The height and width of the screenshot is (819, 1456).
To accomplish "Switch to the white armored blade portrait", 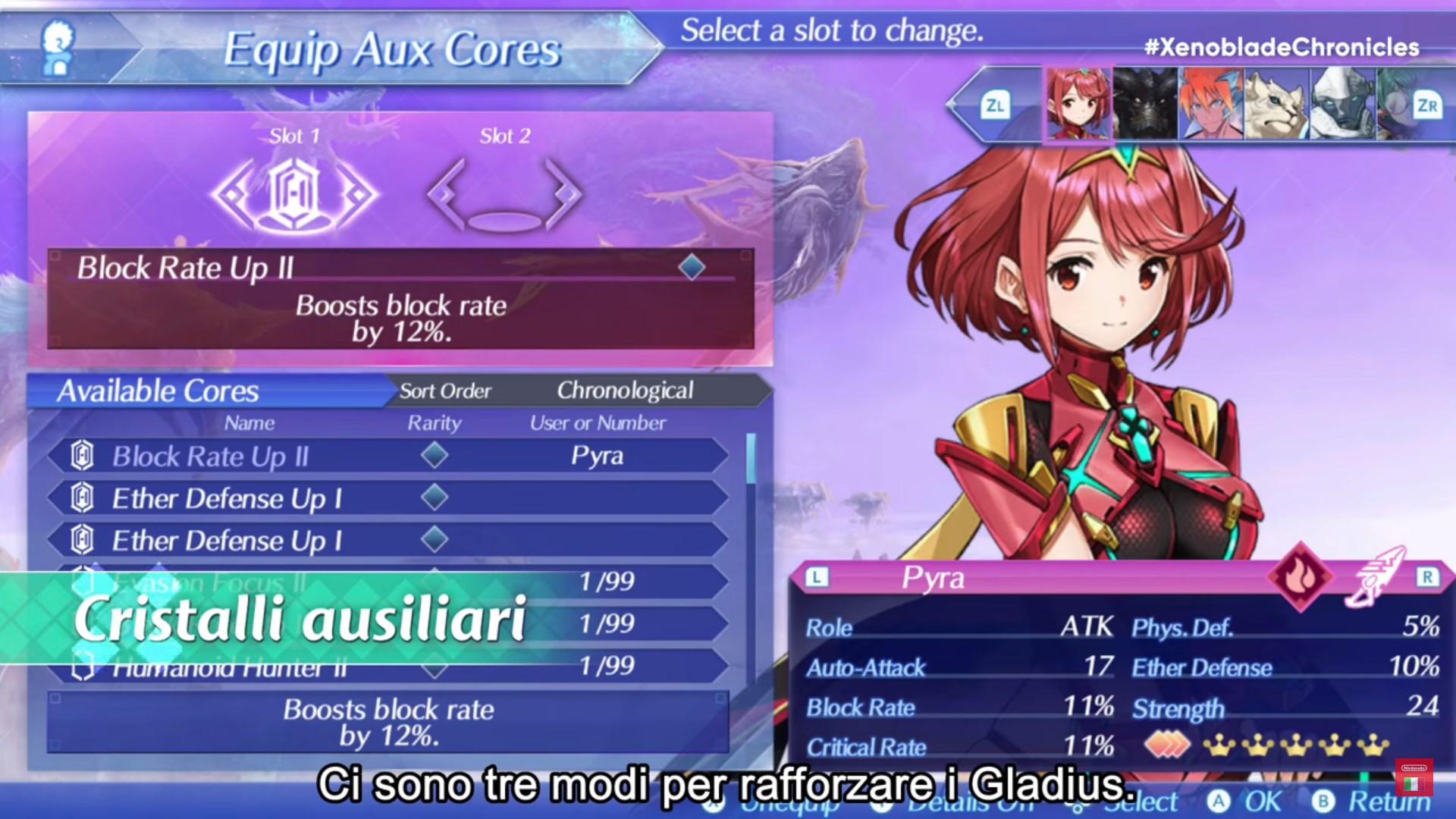I will point(1342,103).
